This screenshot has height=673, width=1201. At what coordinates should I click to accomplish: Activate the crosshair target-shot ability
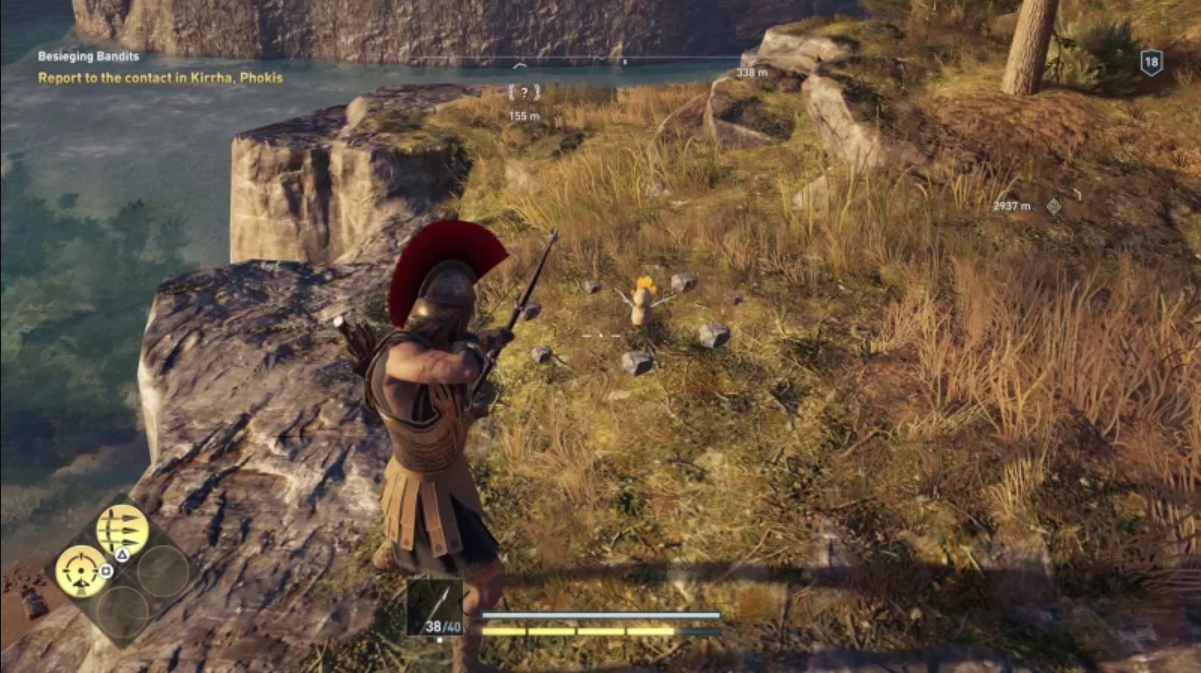[81, 571]
